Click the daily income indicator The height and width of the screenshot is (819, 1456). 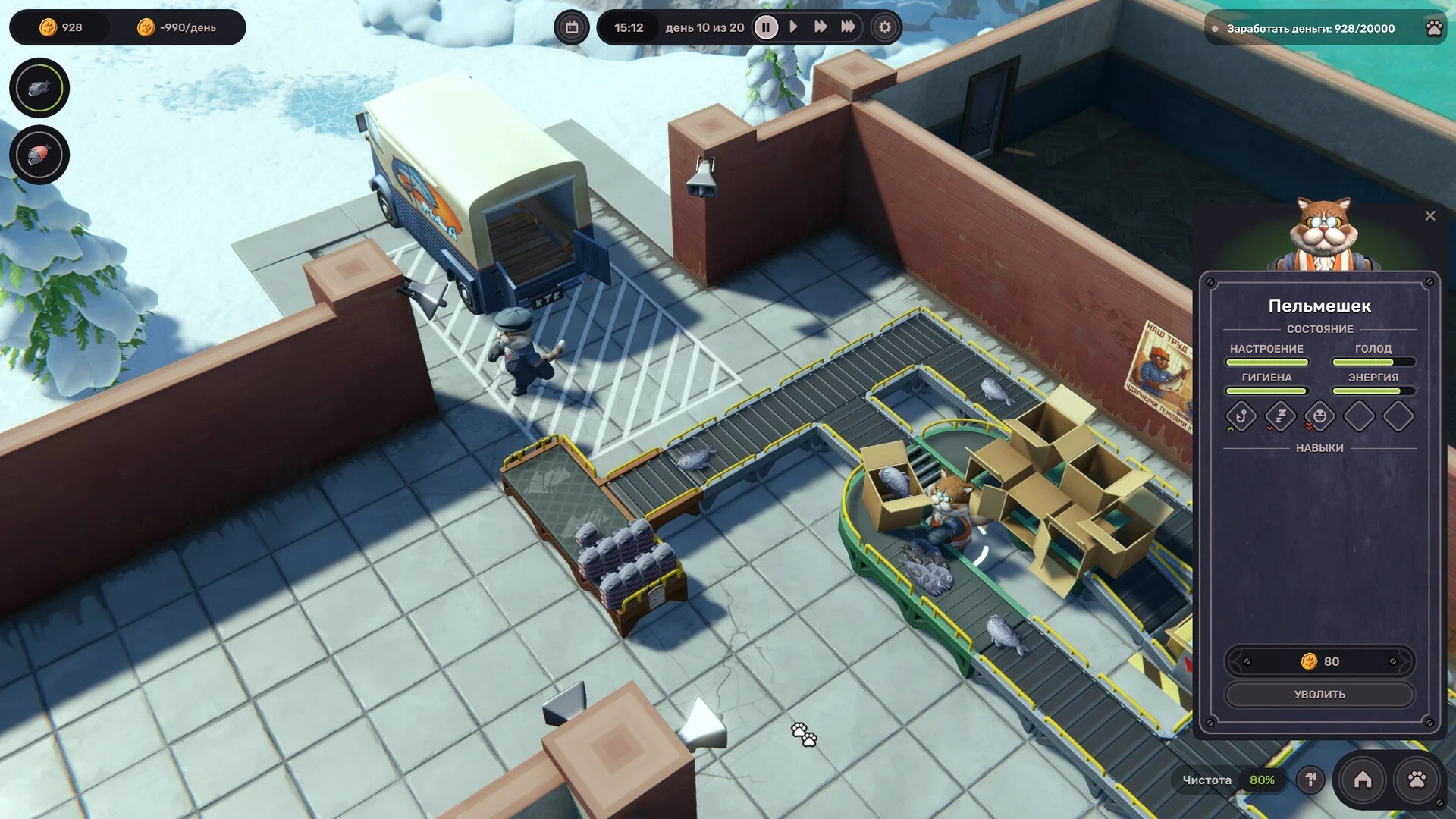(178, 27)
